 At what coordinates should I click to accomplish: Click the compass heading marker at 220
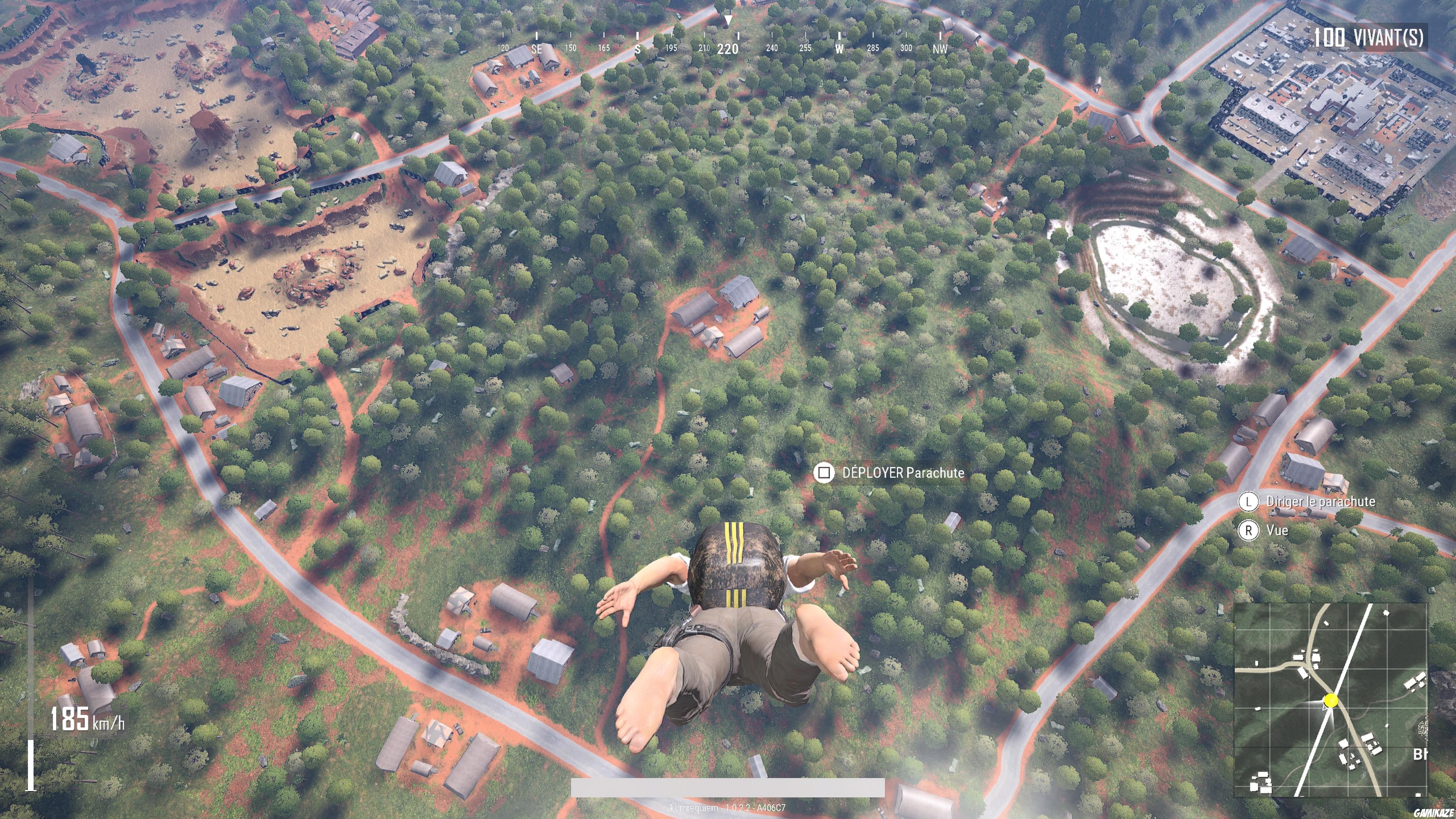(x=729, y=49)
